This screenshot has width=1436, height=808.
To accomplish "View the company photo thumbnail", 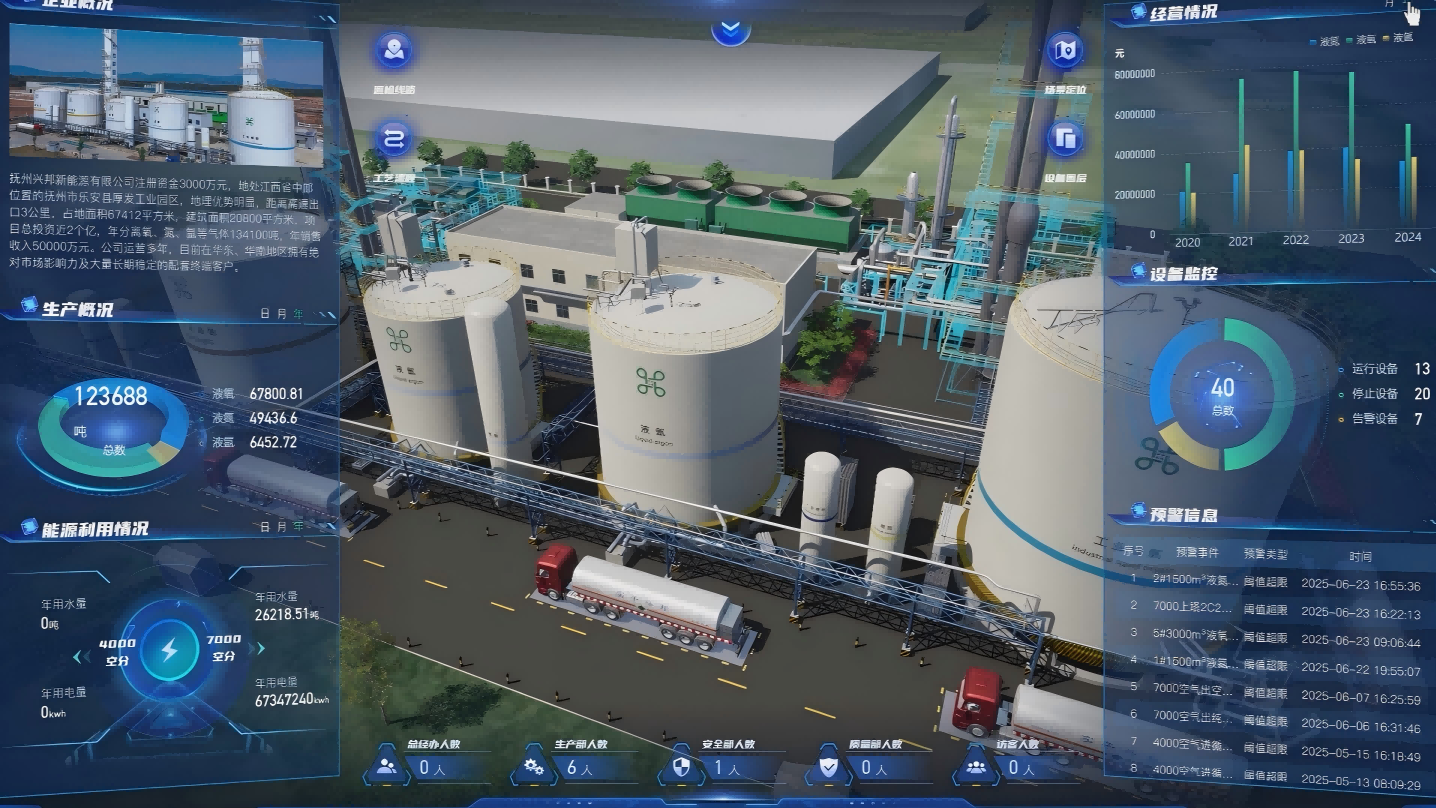I will (x=166, y=94).
